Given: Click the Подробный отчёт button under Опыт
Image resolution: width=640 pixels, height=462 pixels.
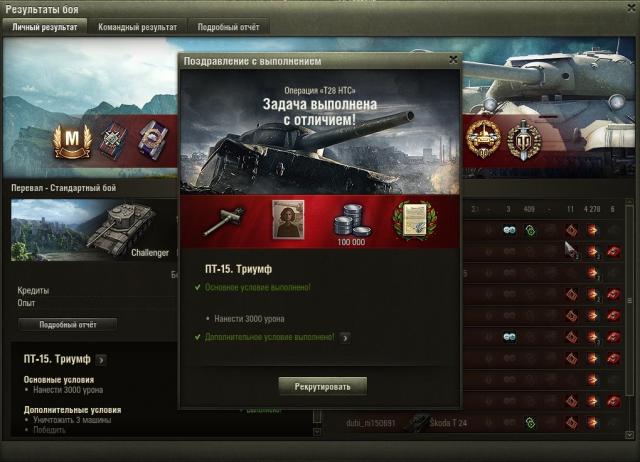Looking at the screenshot, I should coord(68,324).
